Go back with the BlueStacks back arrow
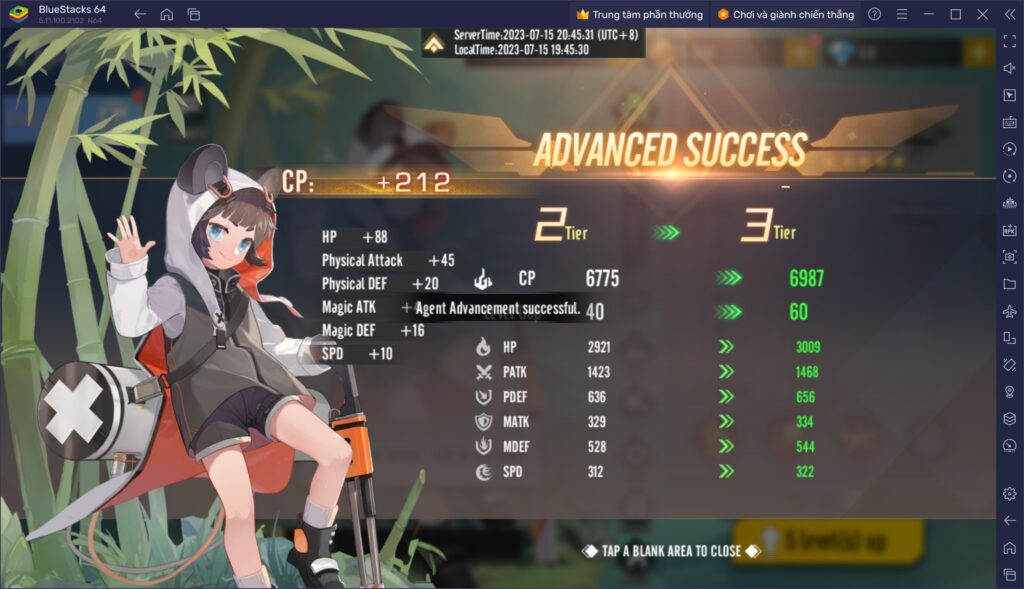 [140, 14]
